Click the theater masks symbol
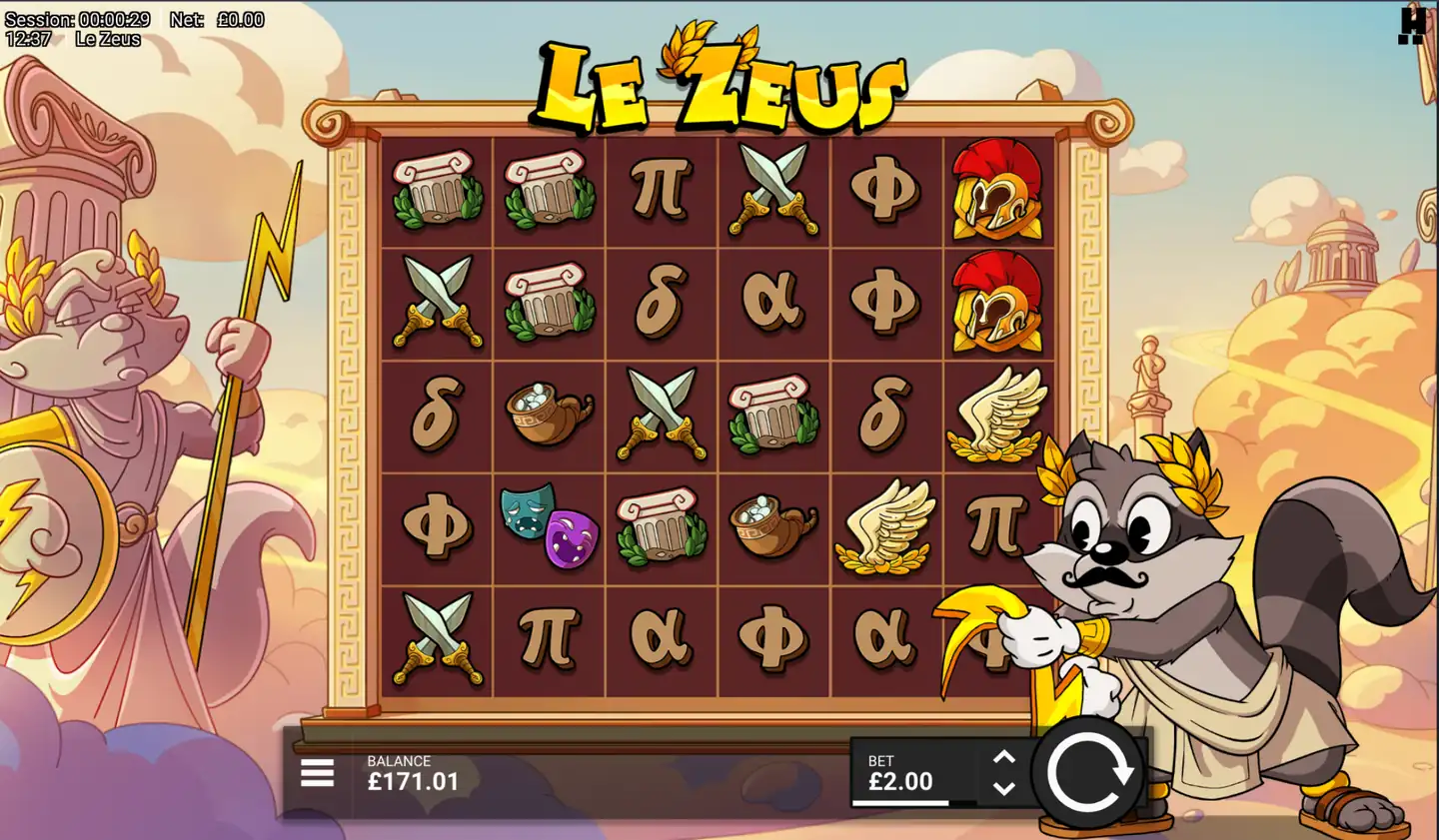1439x840 pixels. (x=550, y=526)
